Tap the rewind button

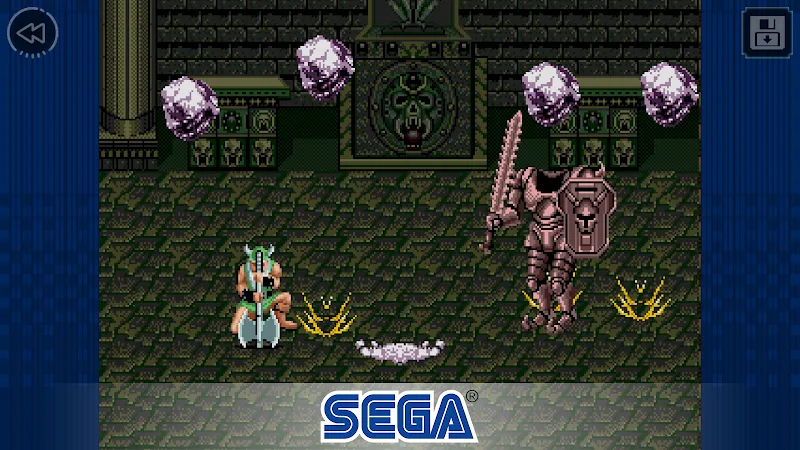coord(32,33)
